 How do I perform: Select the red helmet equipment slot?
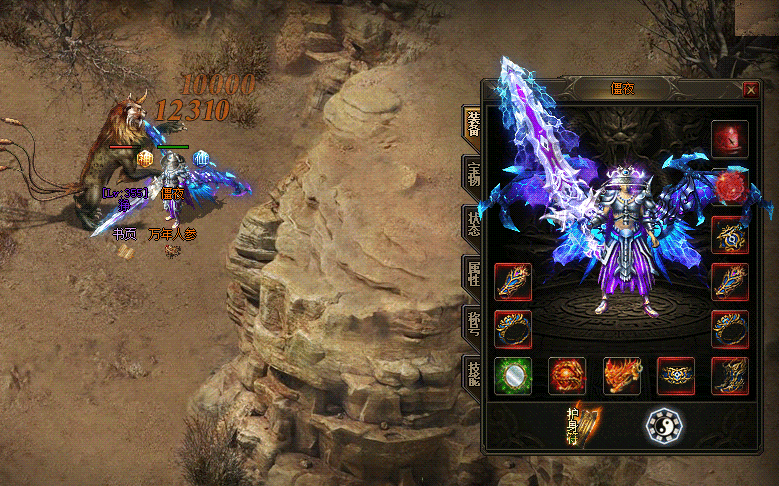(729, 140)
